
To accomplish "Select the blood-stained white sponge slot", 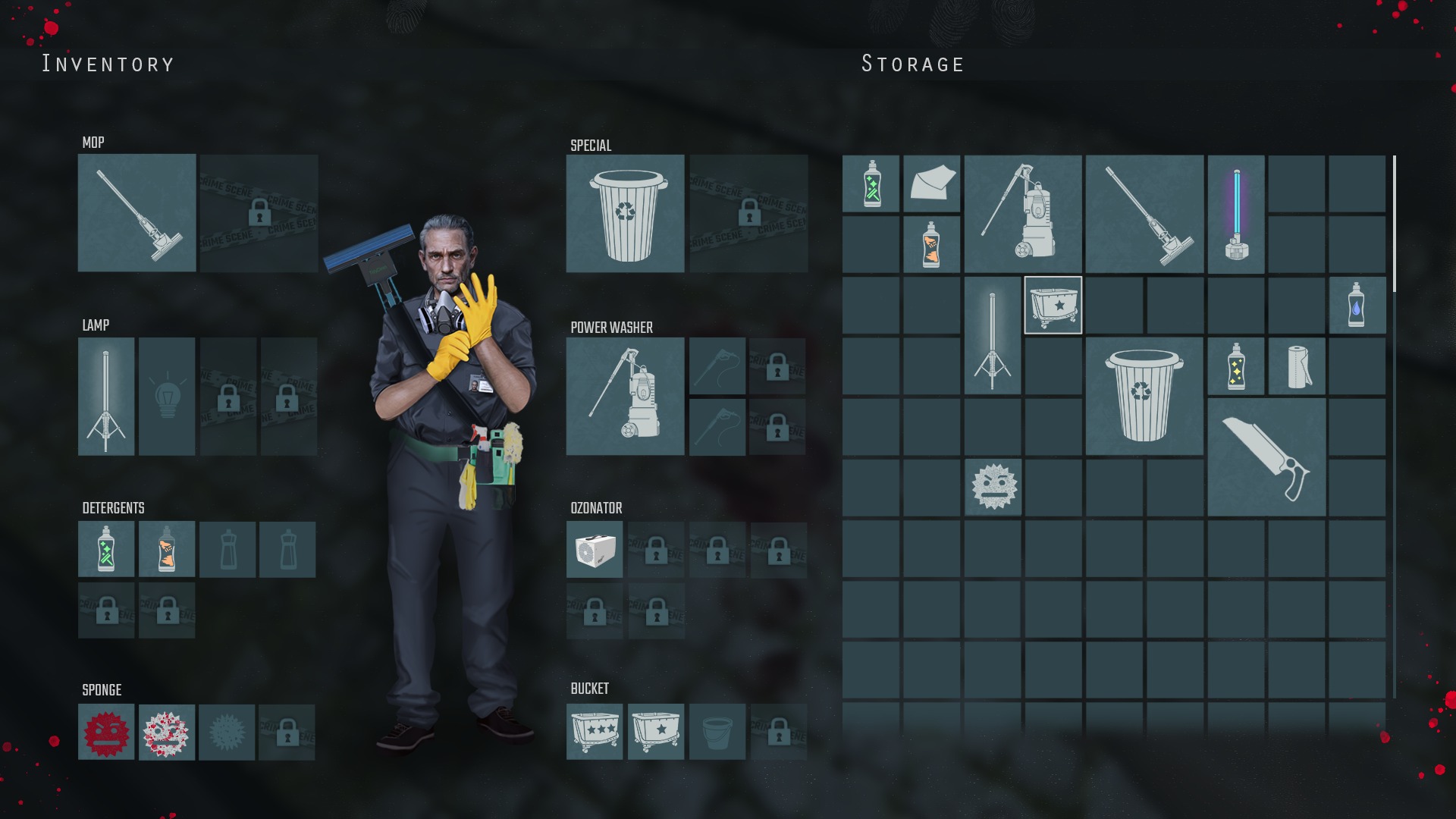I will (x=167, y=732).
